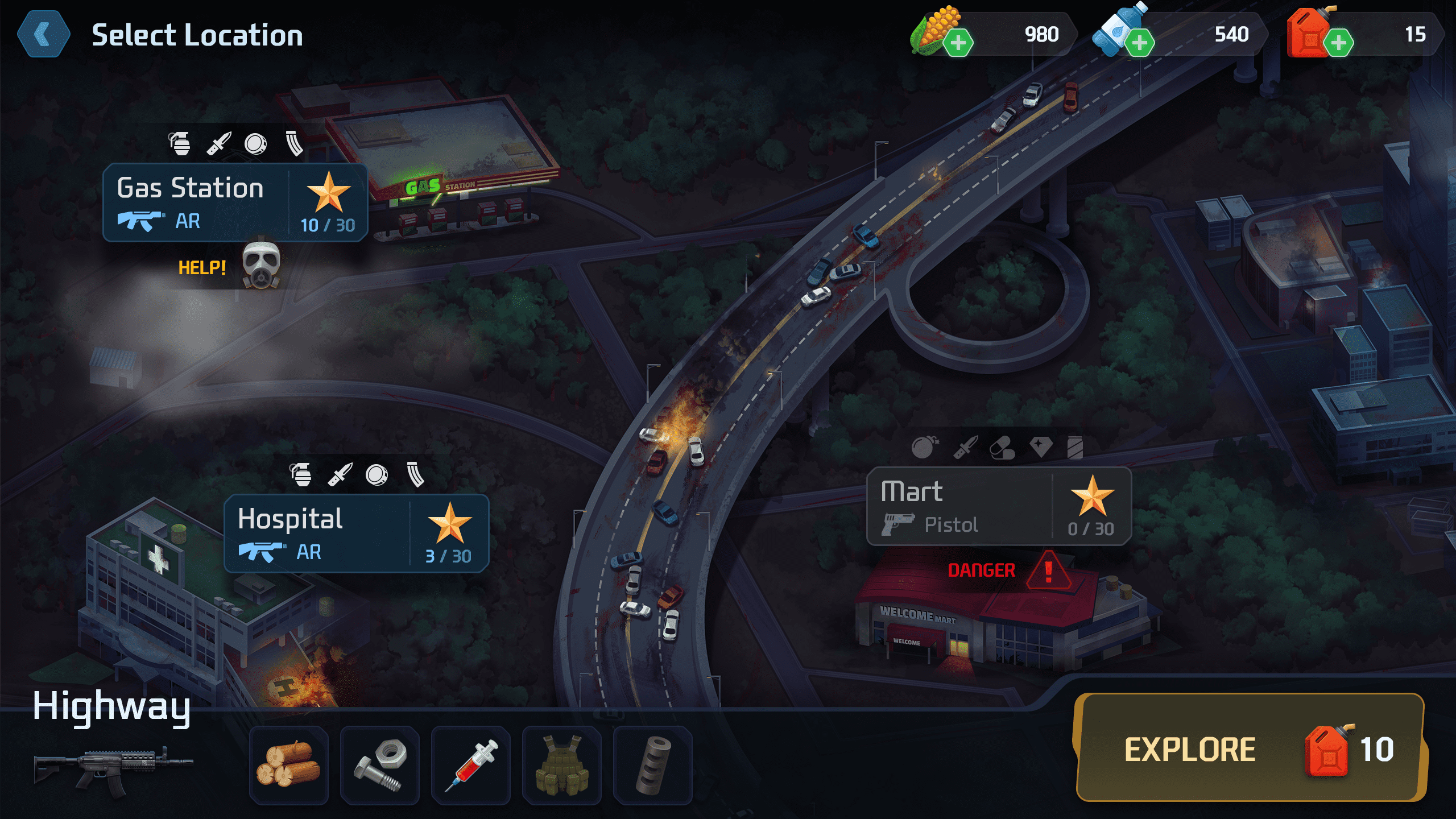Image resolution: width=1456 pixels, height=819 pixels.
Task: Tap the Mart DANGER warning sign
Action: [1048, 570]
